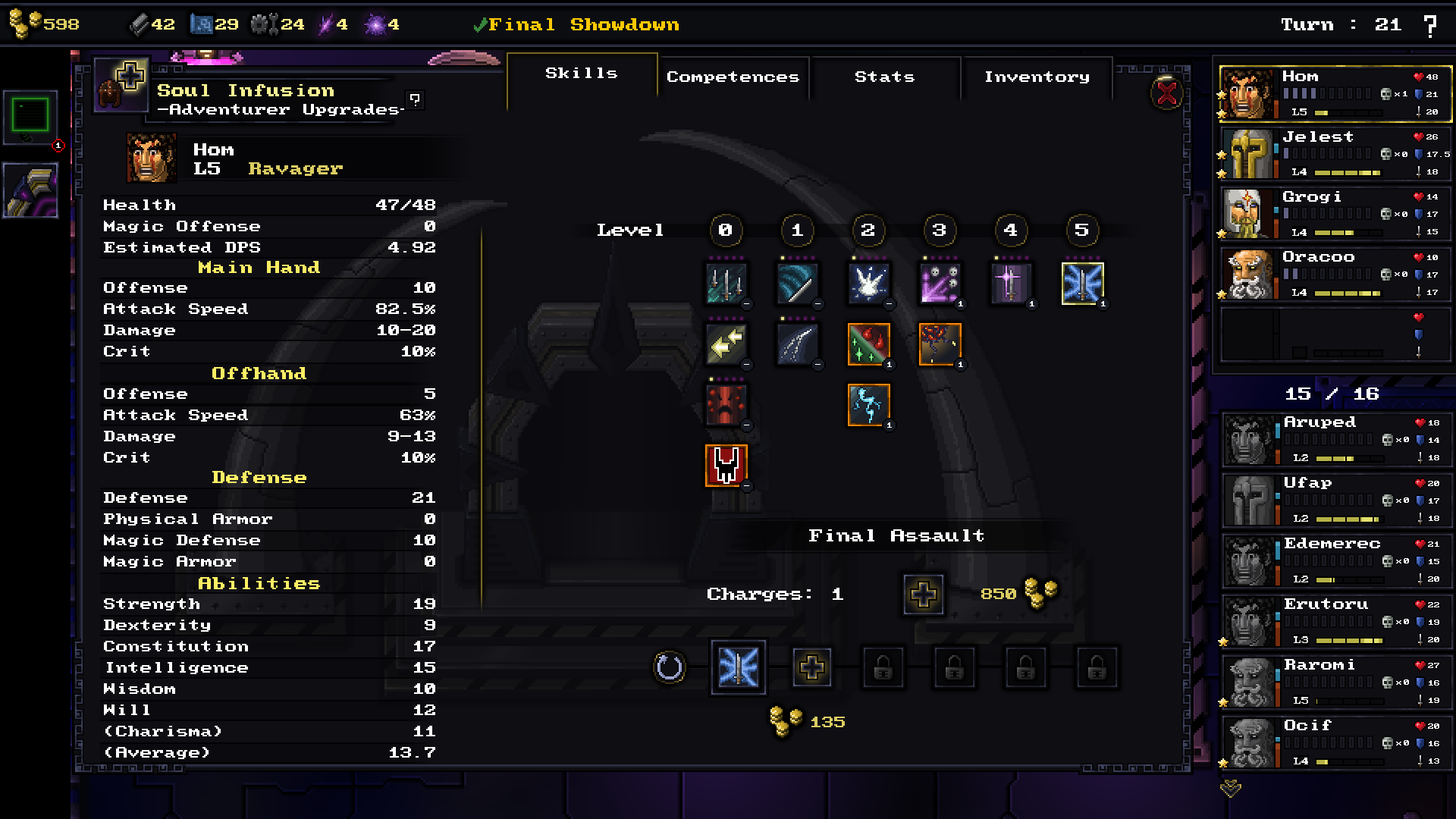
Task: Choose Grogi from the party roster
Action: click(x=1335, y=215)
